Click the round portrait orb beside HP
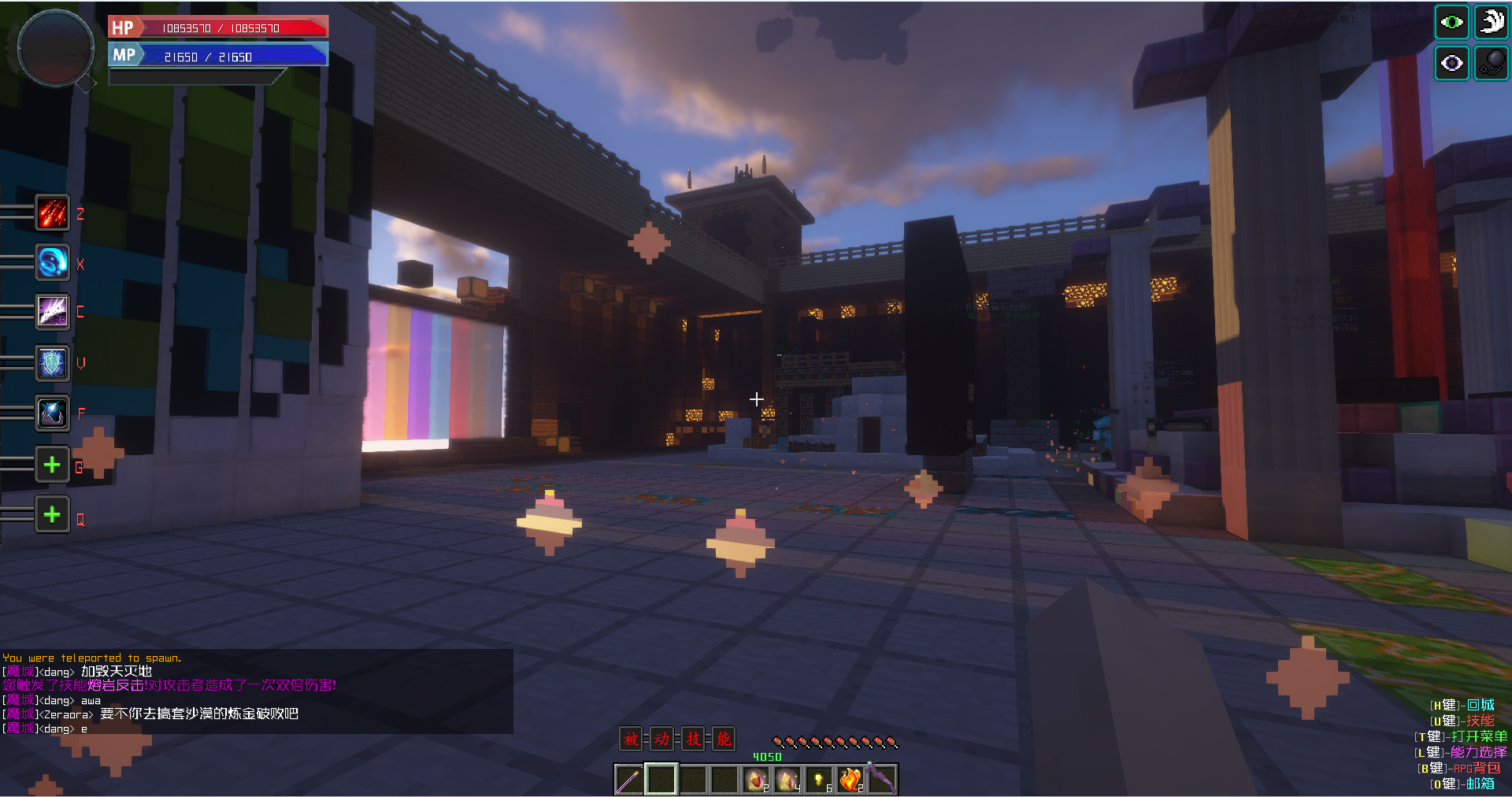Screen dimensions: 1512x797 55,47
